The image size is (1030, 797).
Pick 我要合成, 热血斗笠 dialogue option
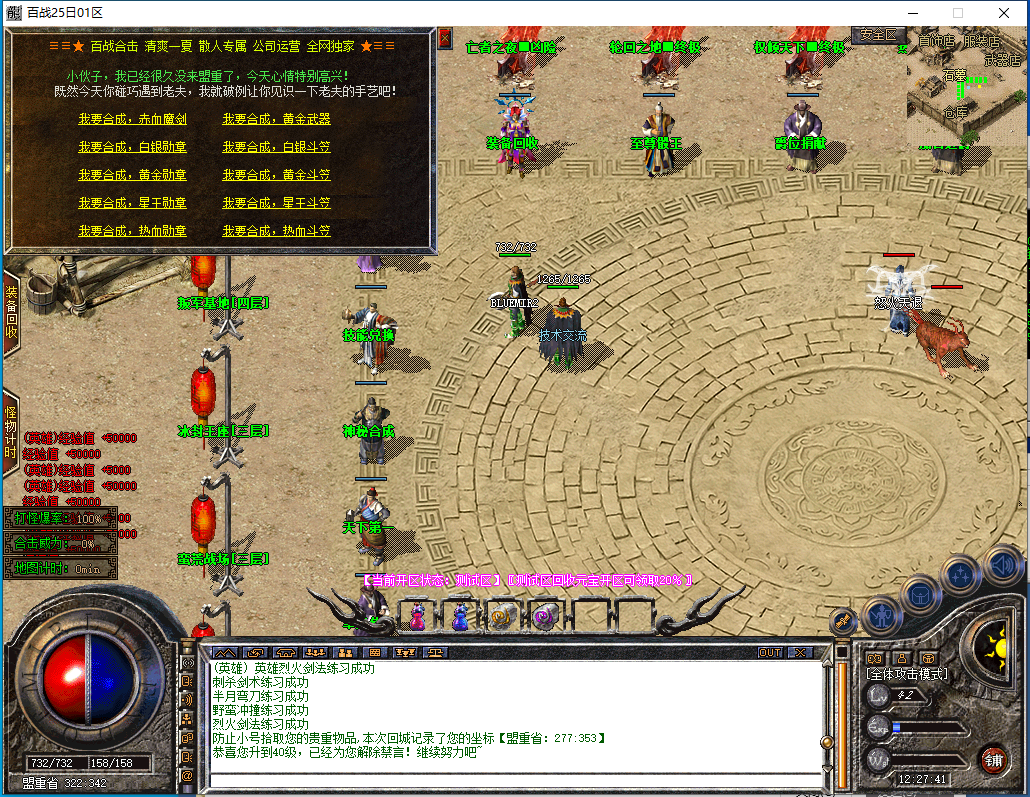[x=276, y=231]
